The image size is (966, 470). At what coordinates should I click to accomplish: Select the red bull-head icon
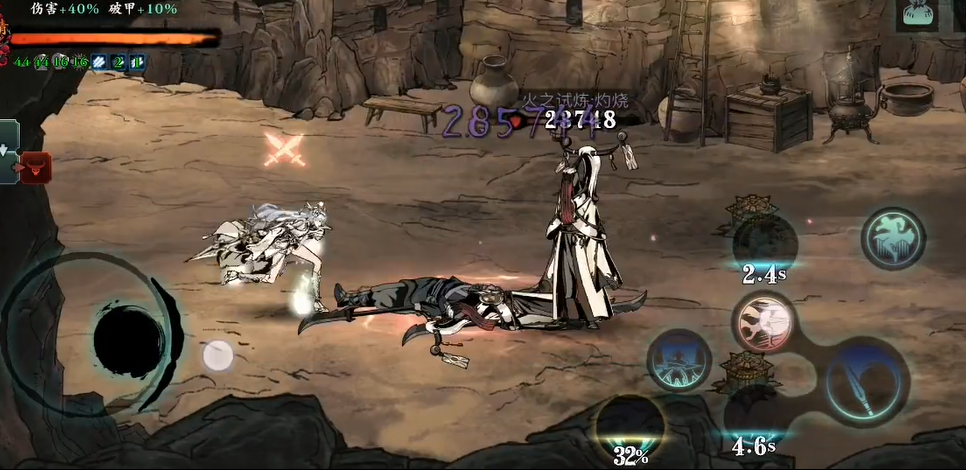[36, 167]
